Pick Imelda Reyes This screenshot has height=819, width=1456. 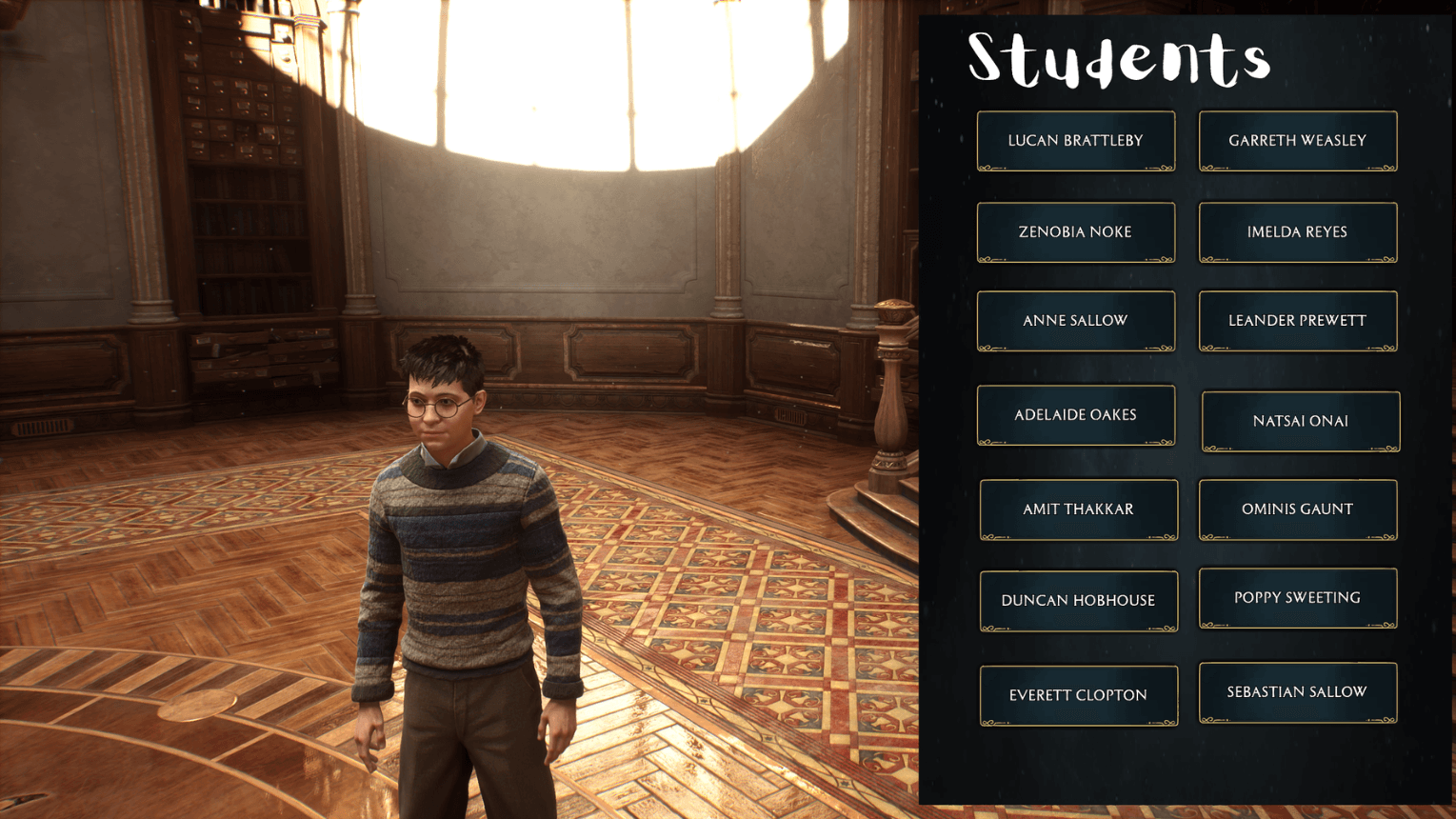point(1297,231)
